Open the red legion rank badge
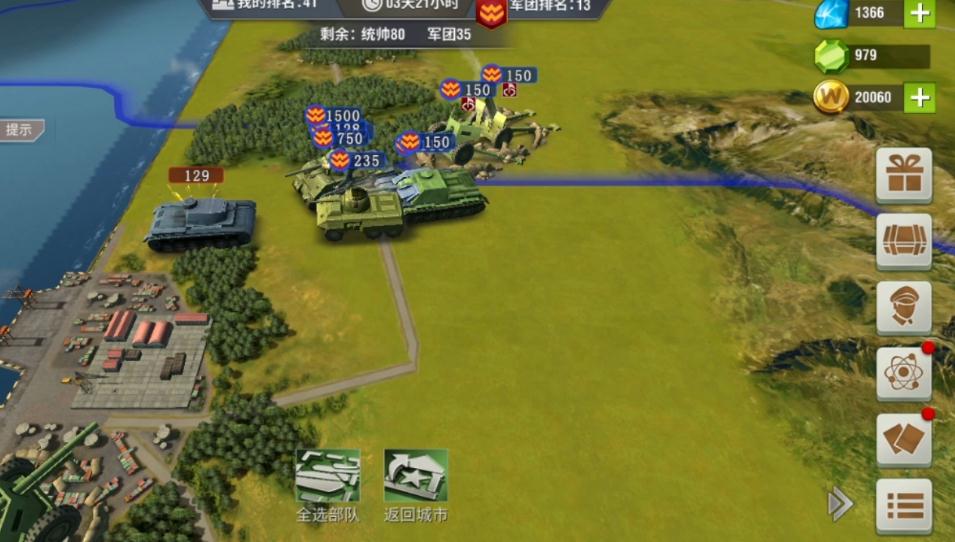Viewport: 955px width, 542px height. pos(490,13)
